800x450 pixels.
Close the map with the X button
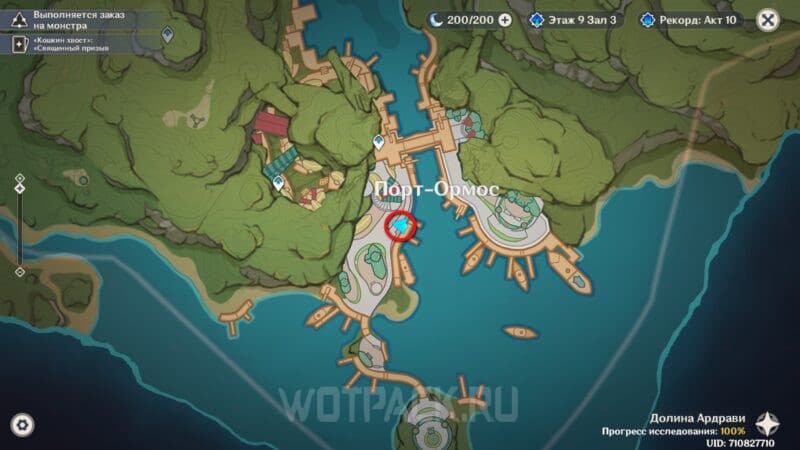pos(767,19)
